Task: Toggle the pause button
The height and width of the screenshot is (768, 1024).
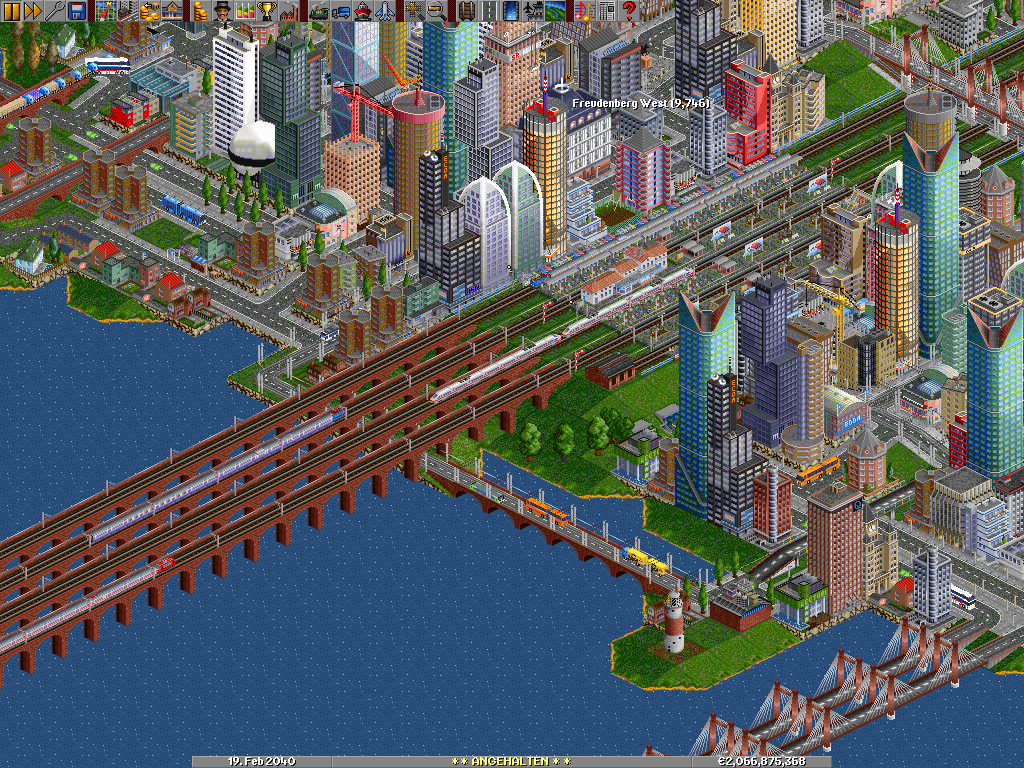Action: [x=11, y=11]
